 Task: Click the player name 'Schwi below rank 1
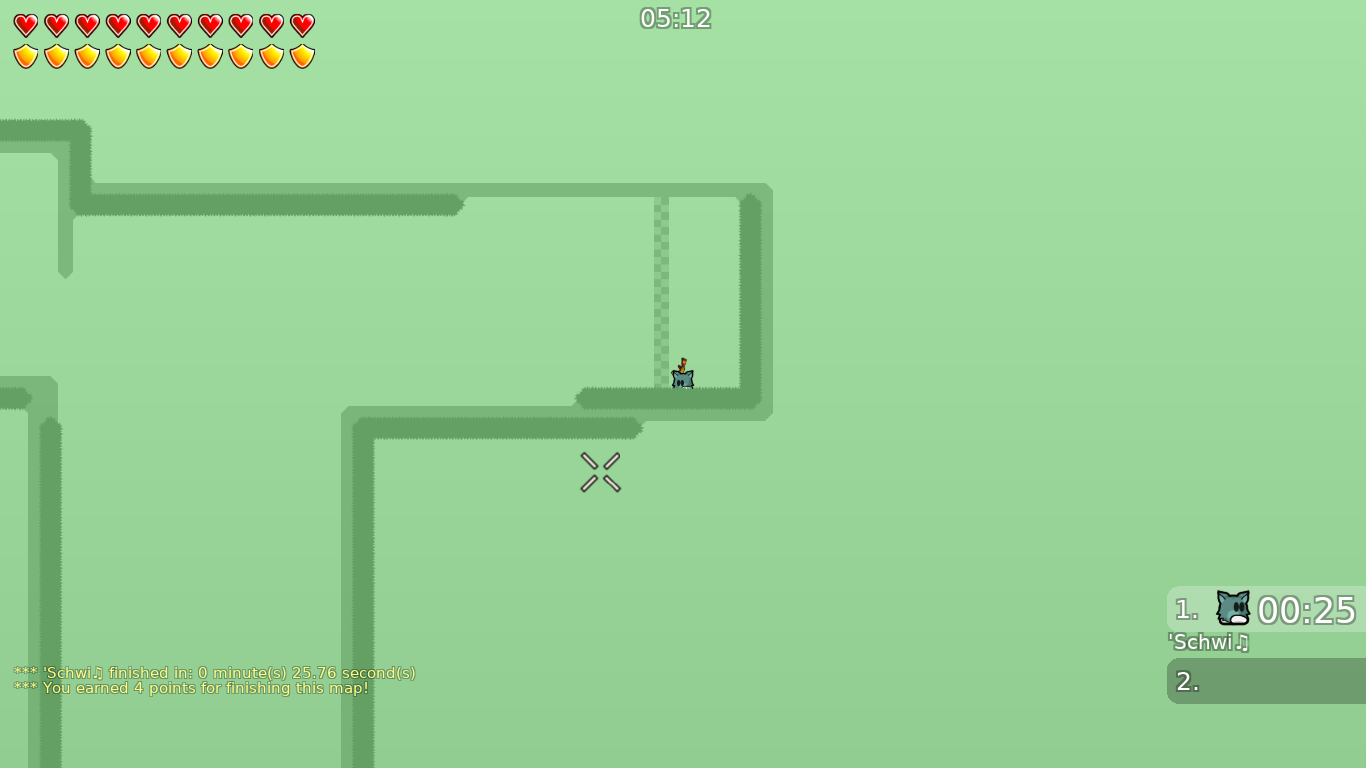tap(1202, 643)
